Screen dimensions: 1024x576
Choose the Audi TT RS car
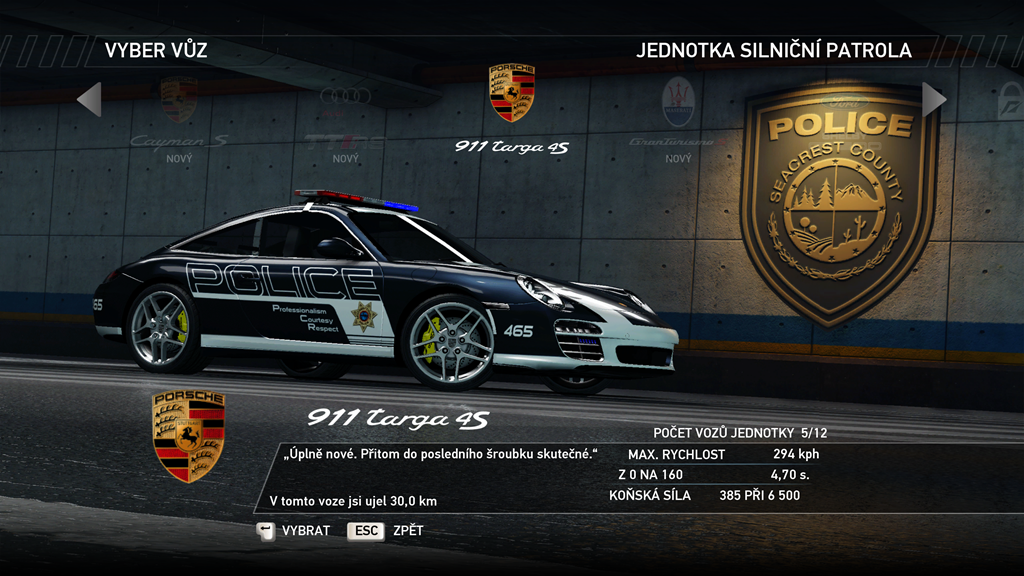coord(345,120)
